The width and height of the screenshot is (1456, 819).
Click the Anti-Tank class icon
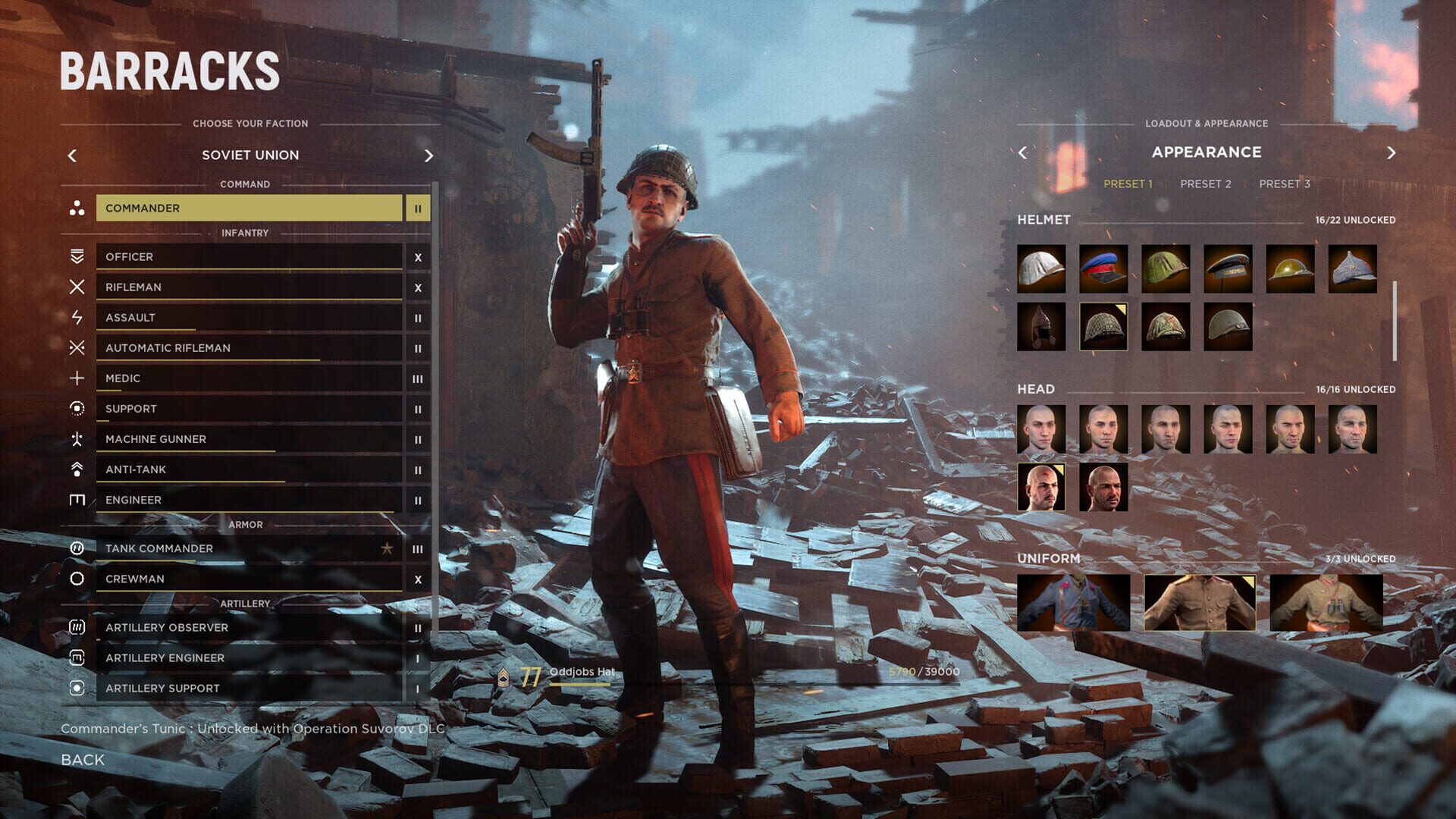pos(75,469)
